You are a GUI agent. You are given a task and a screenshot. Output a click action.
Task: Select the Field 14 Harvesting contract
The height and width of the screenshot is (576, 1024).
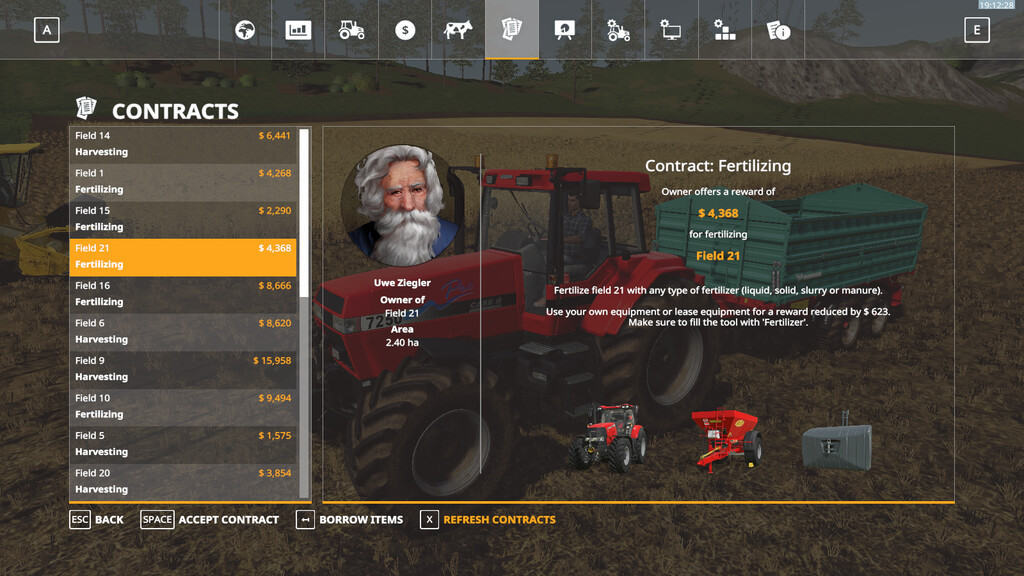[x=183, y=144]
